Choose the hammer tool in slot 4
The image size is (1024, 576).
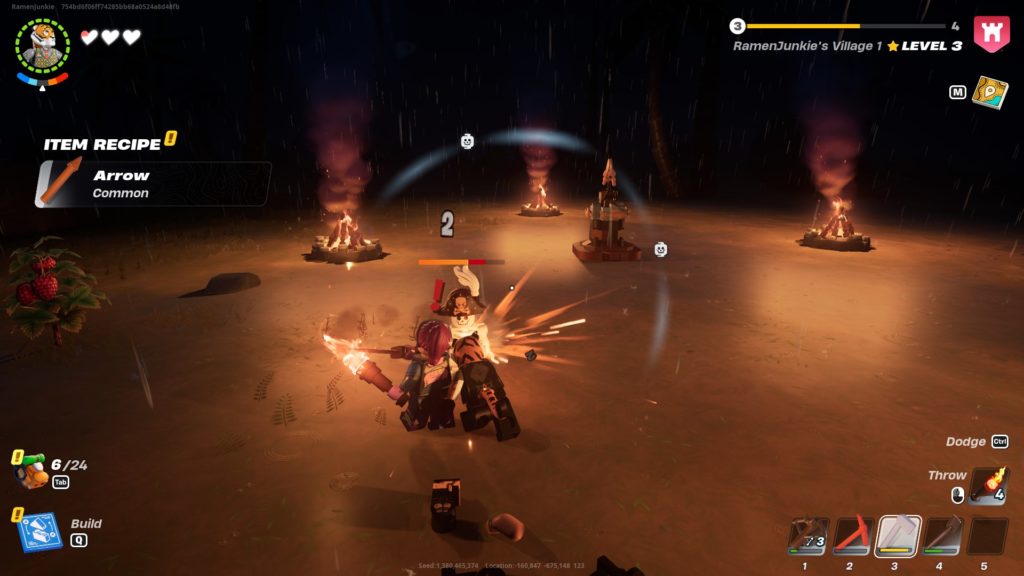942,536
